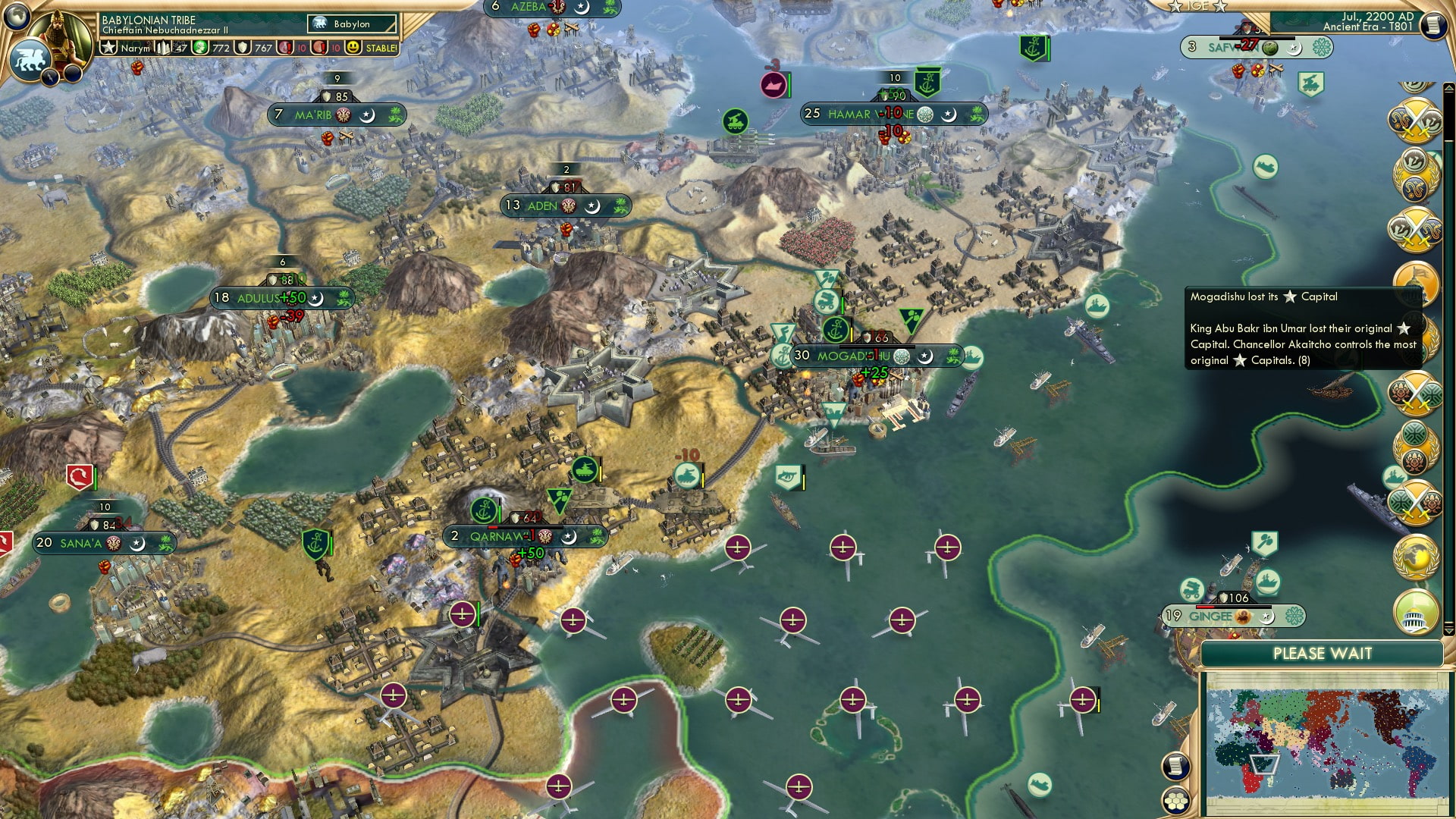Click Gingee's red damage bar
Viewport: 1456px width, 819px height.
pos(1205,607)
